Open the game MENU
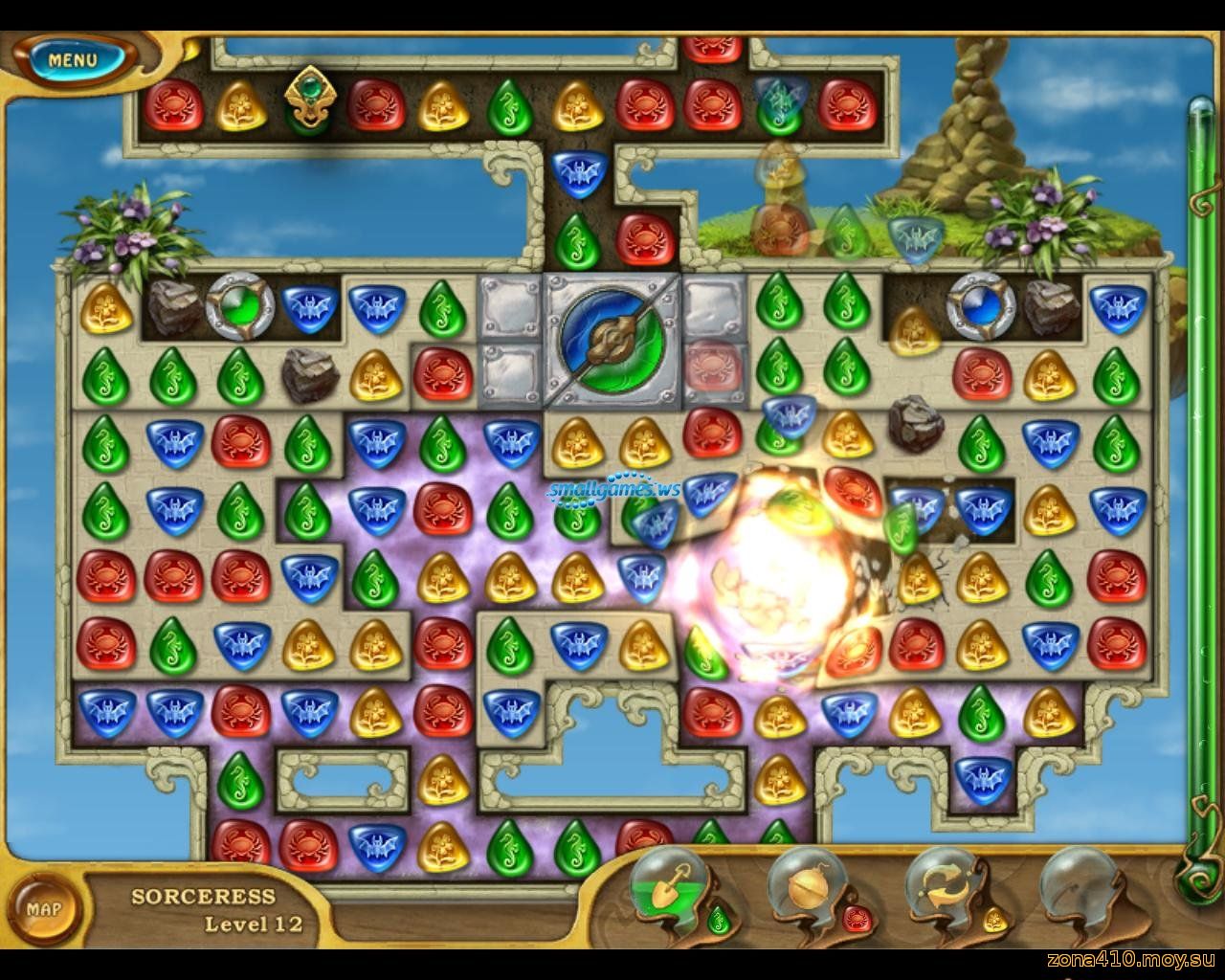Screen dimensions: 1225x980 click(x=73, y=59)
